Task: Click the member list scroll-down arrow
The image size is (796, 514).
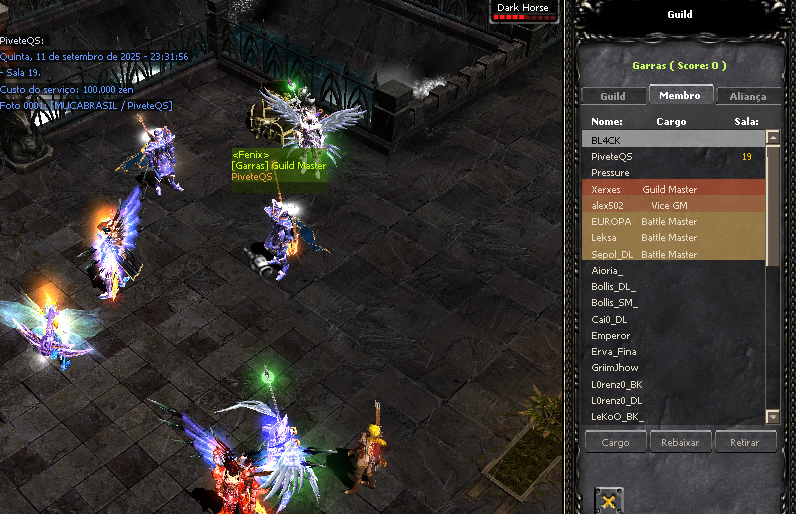Action: (x=772, y=416)
